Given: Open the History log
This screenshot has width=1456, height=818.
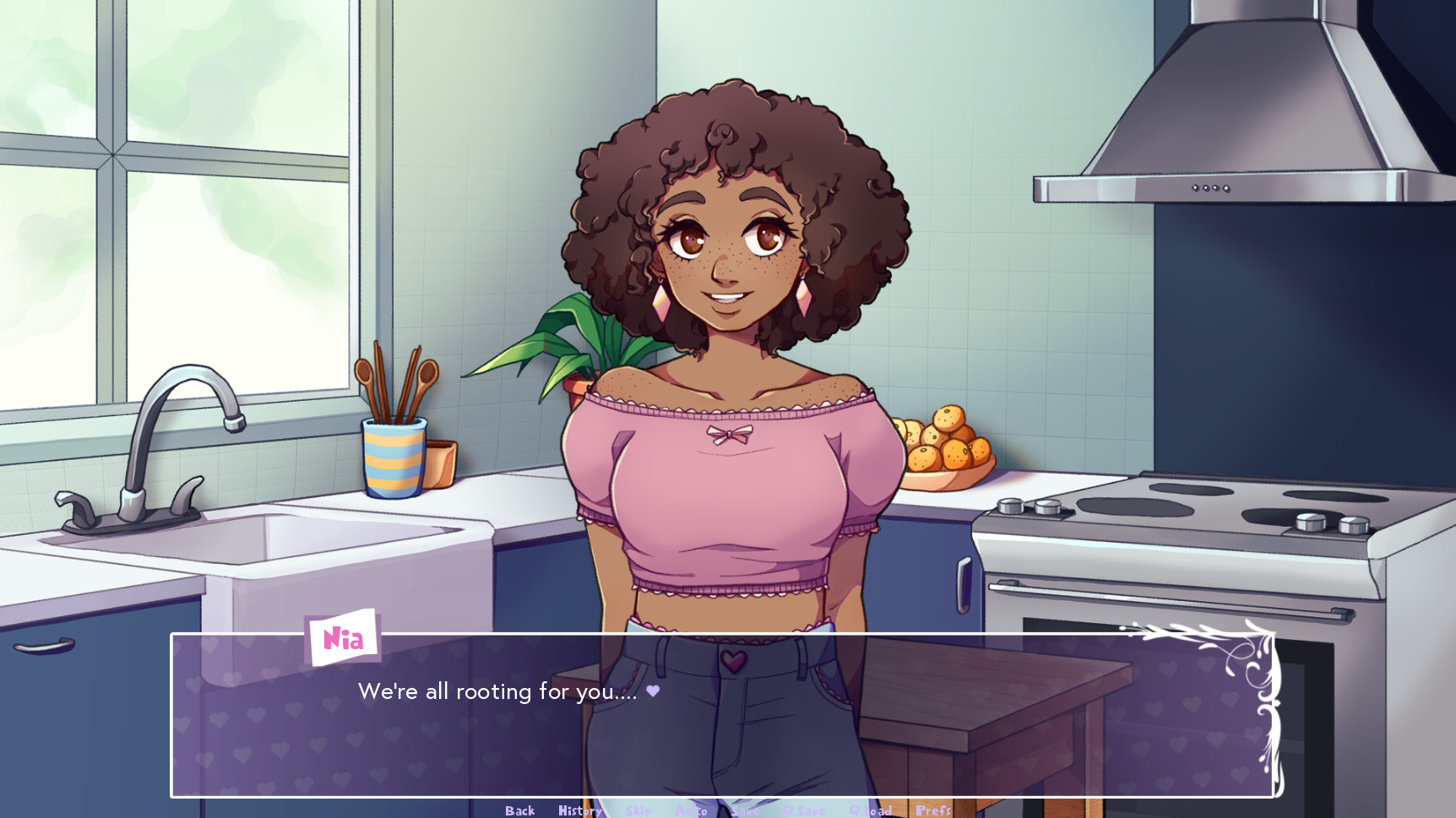Looking at the screenshot, I should [x=579, y=809].
